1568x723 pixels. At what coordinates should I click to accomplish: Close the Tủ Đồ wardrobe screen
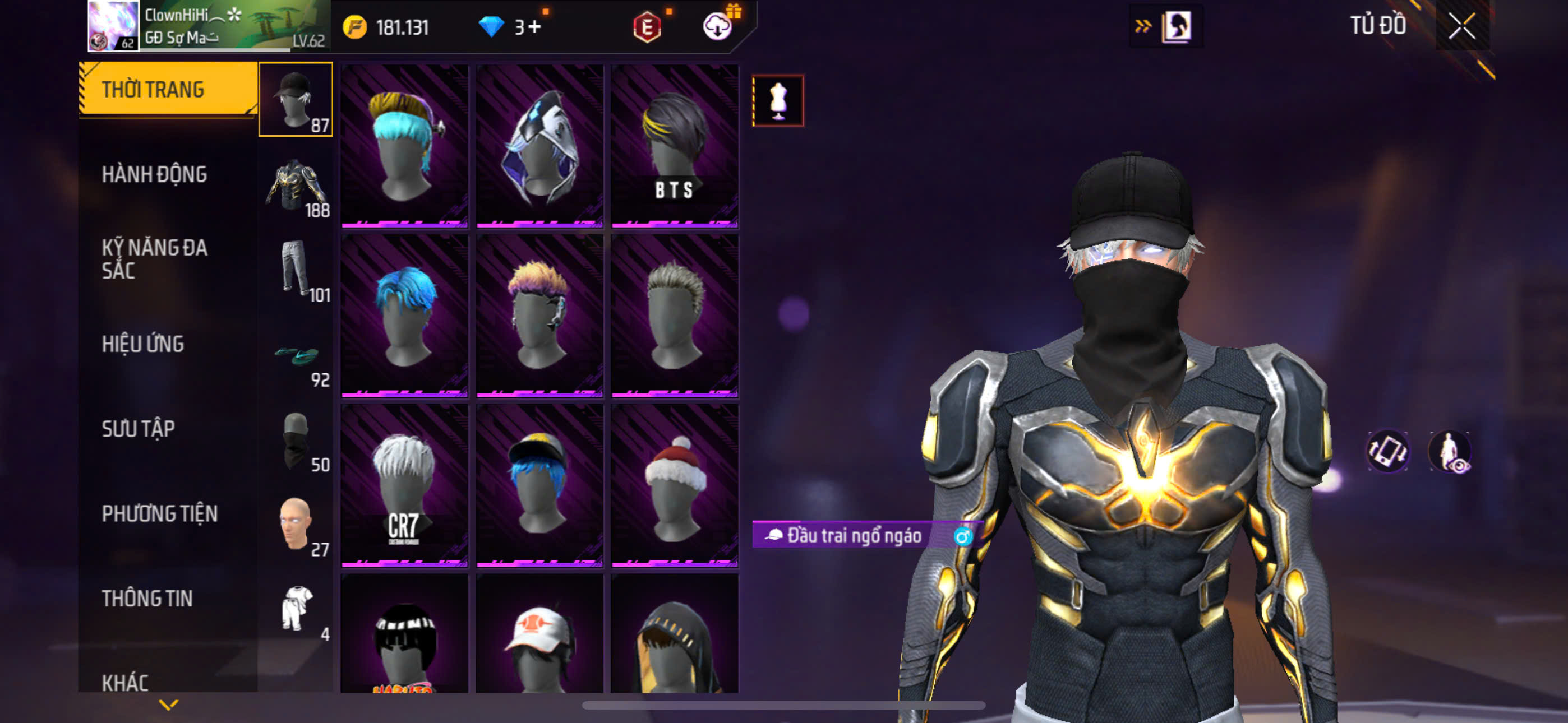[1461, 26]
